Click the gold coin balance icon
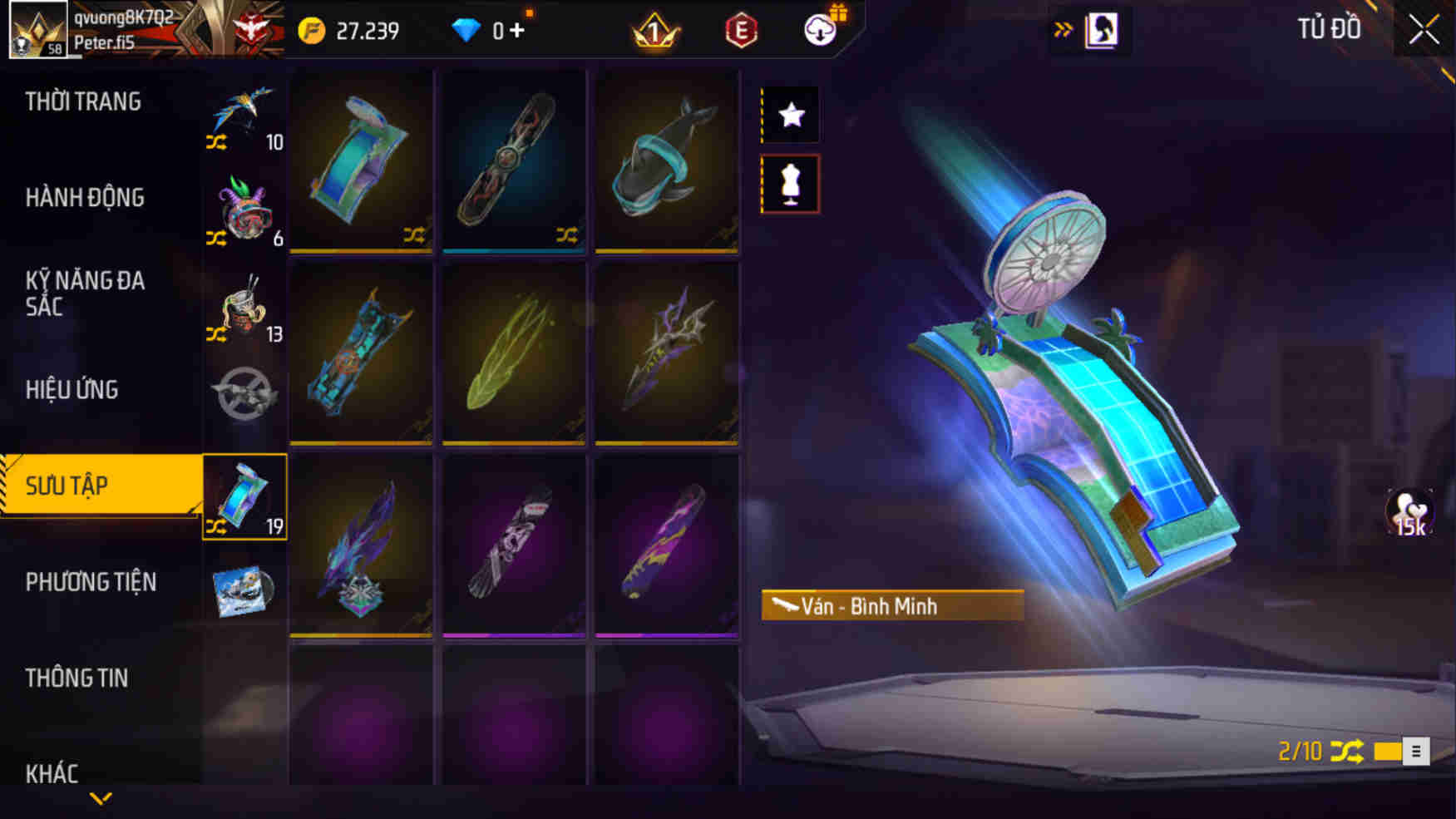1456x819 pixels. tap(313, 29)
